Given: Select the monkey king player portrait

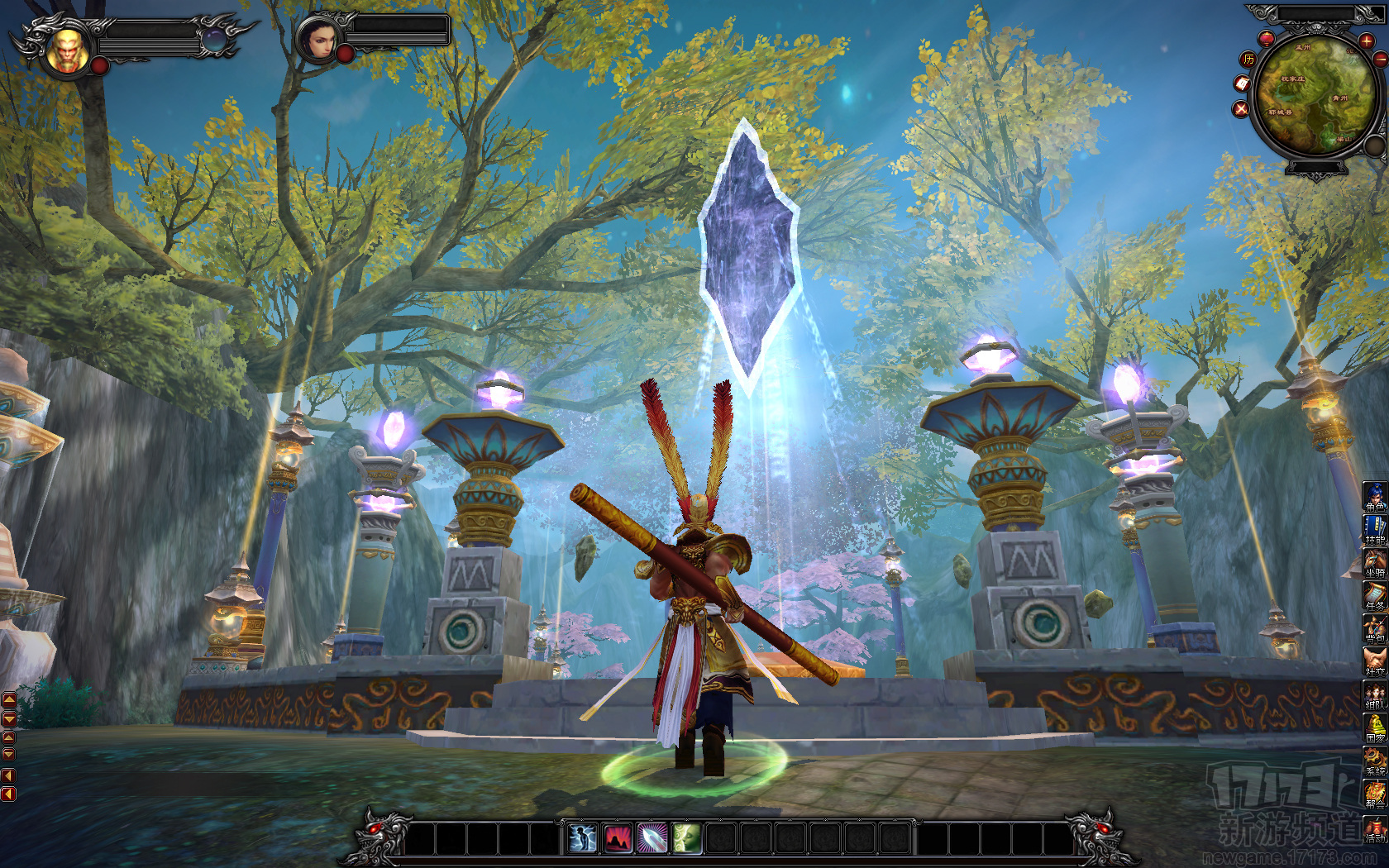Looking at the screenshot, I should pos(68,50).
